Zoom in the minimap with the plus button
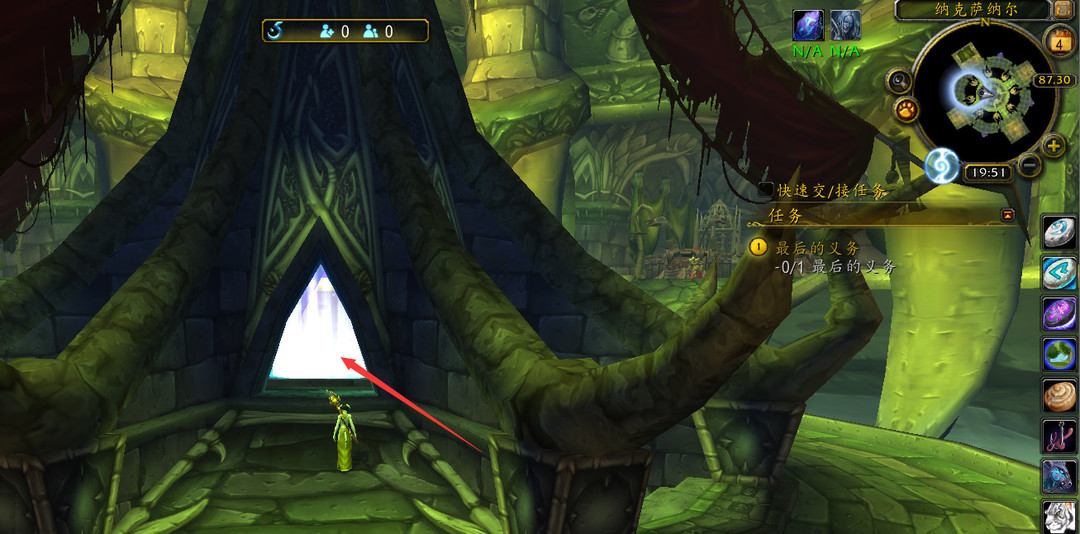The image size is (1080, 534). [x=1053, y=146]
